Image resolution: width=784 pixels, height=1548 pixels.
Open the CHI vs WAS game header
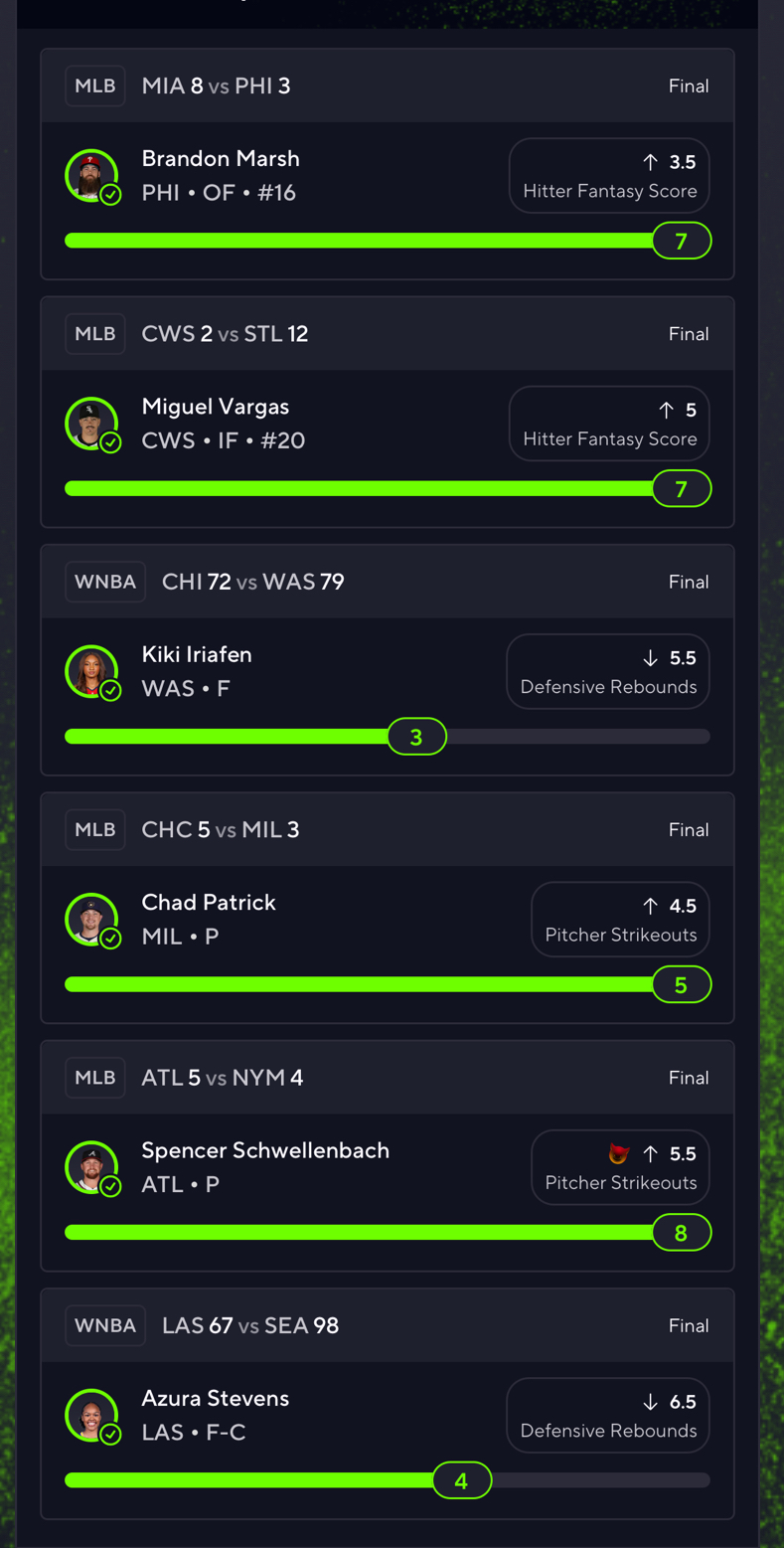coord(387,582)
